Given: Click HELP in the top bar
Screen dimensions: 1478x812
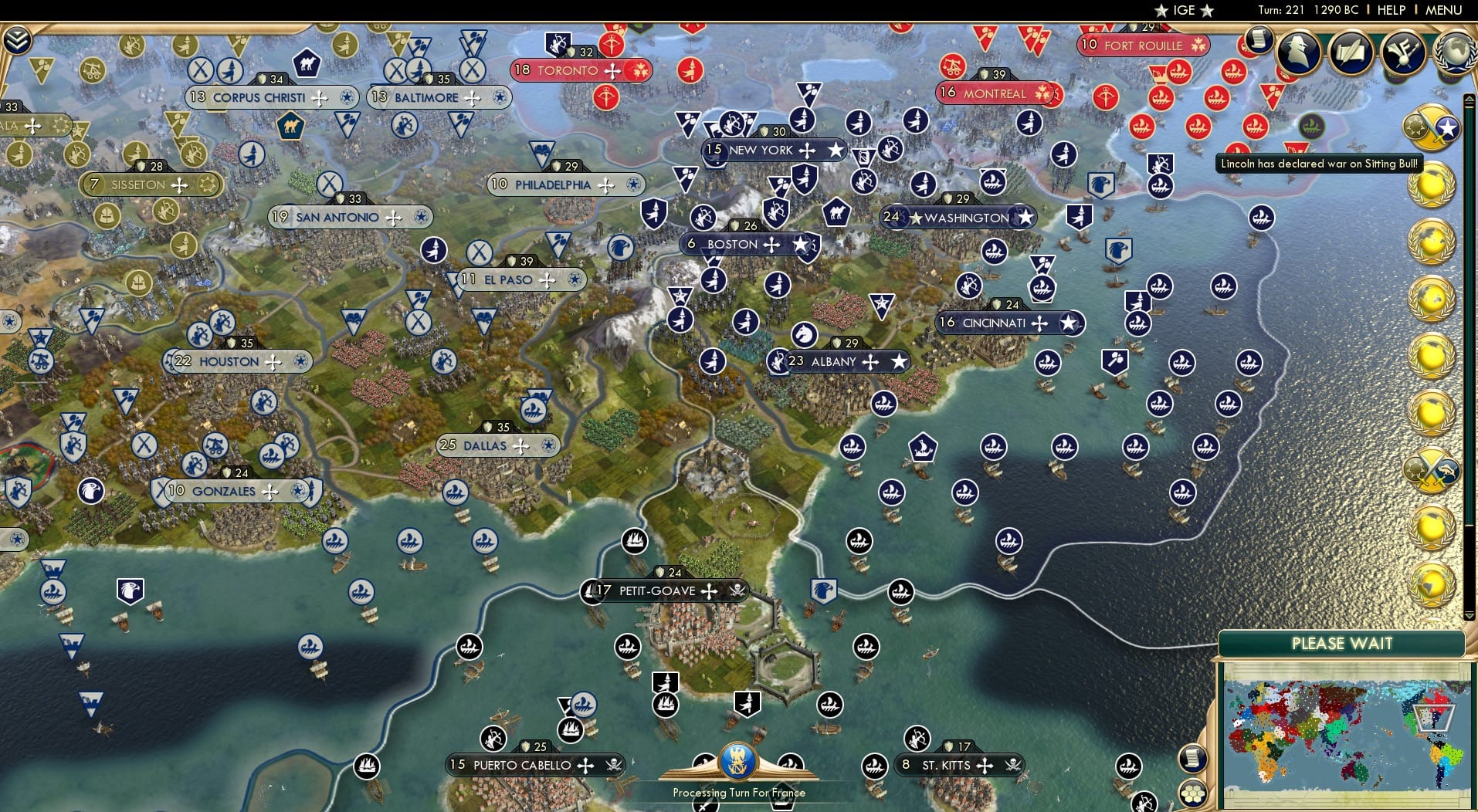Looking at the screenshot, I should pos(1390,10).
